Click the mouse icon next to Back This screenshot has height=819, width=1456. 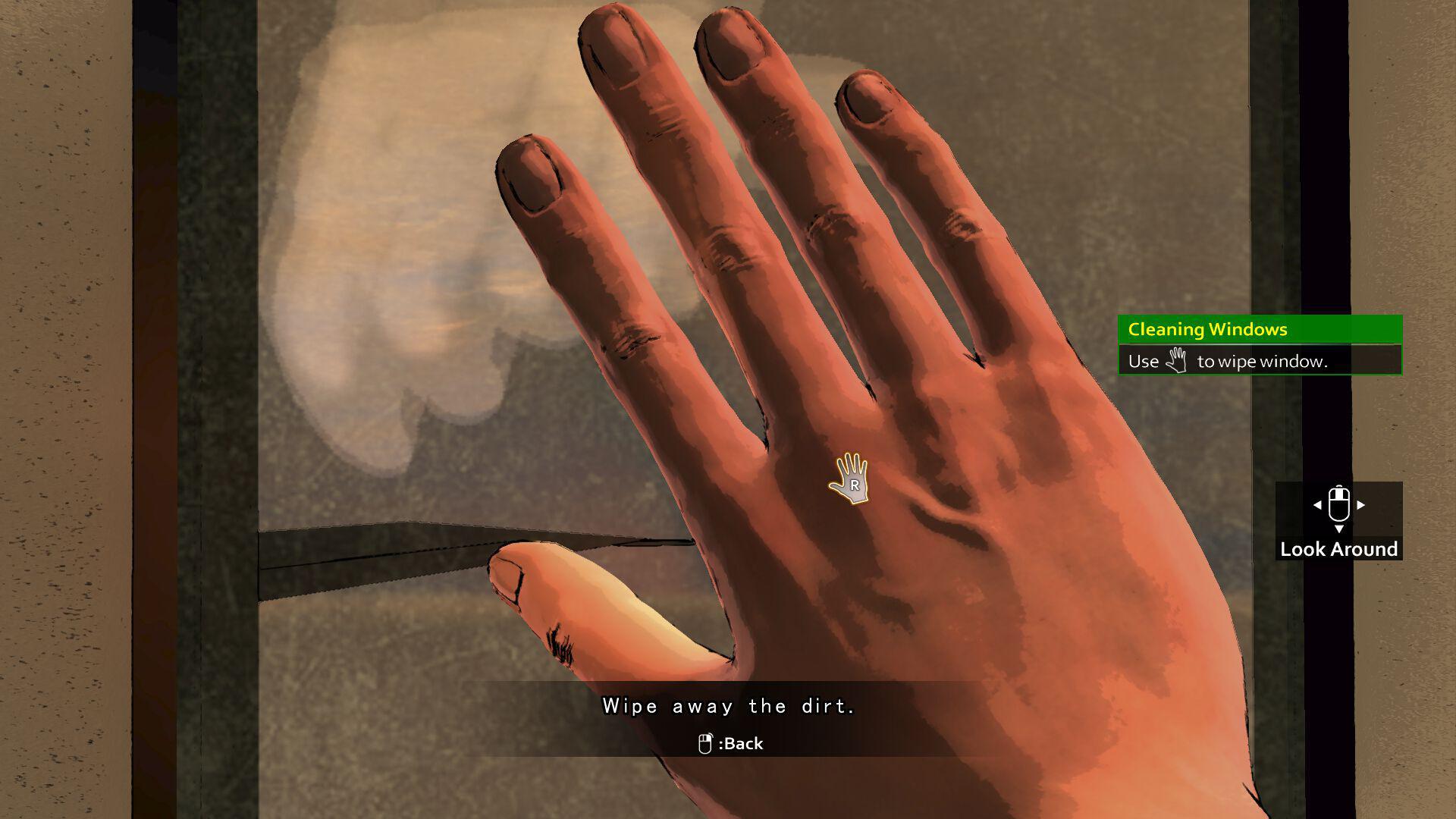coord(705,743)
